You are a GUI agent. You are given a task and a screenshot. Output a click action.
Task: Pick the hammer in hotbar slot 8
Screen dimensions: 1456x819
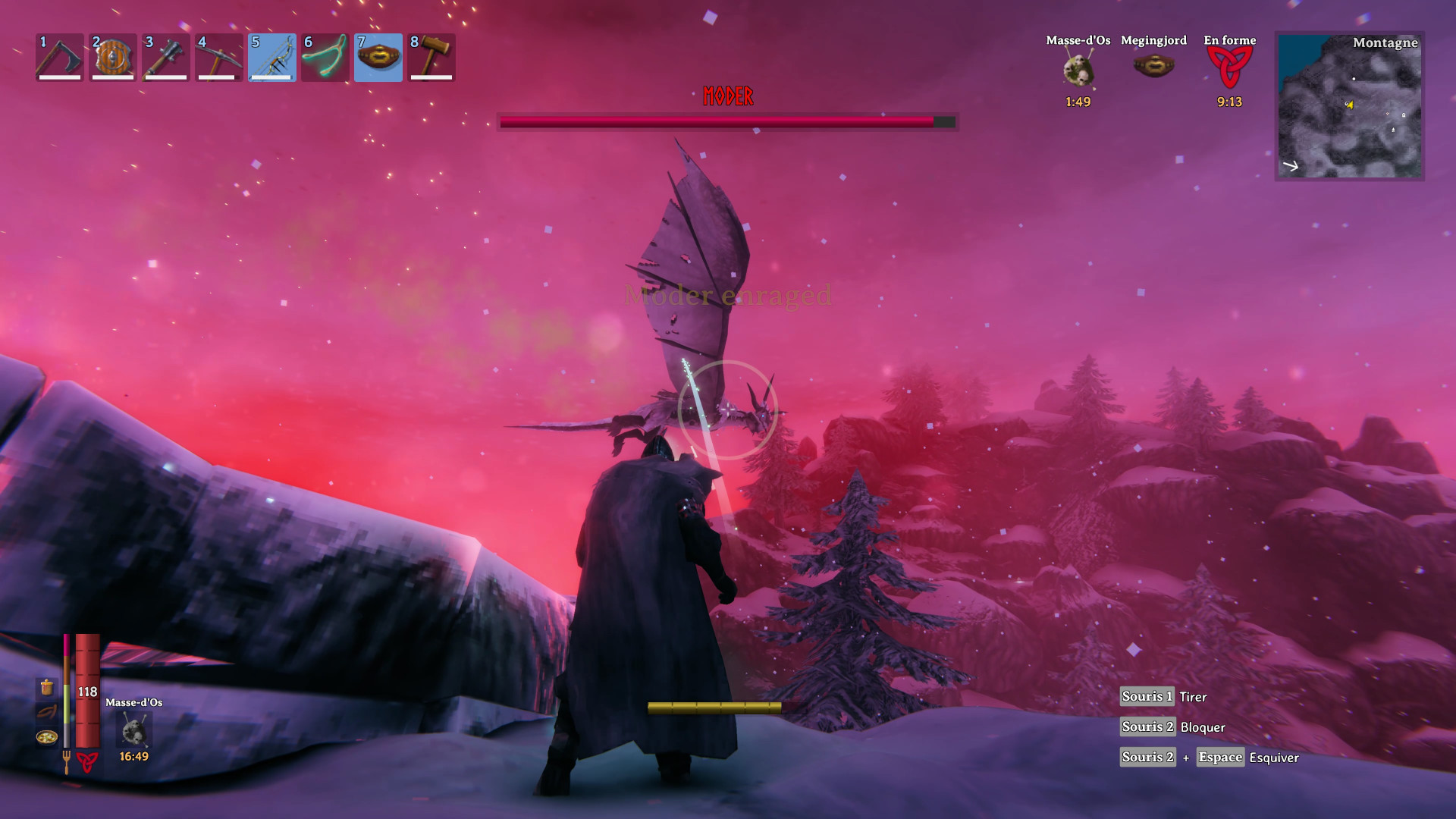pyautogui.click(x=431, y=57)
